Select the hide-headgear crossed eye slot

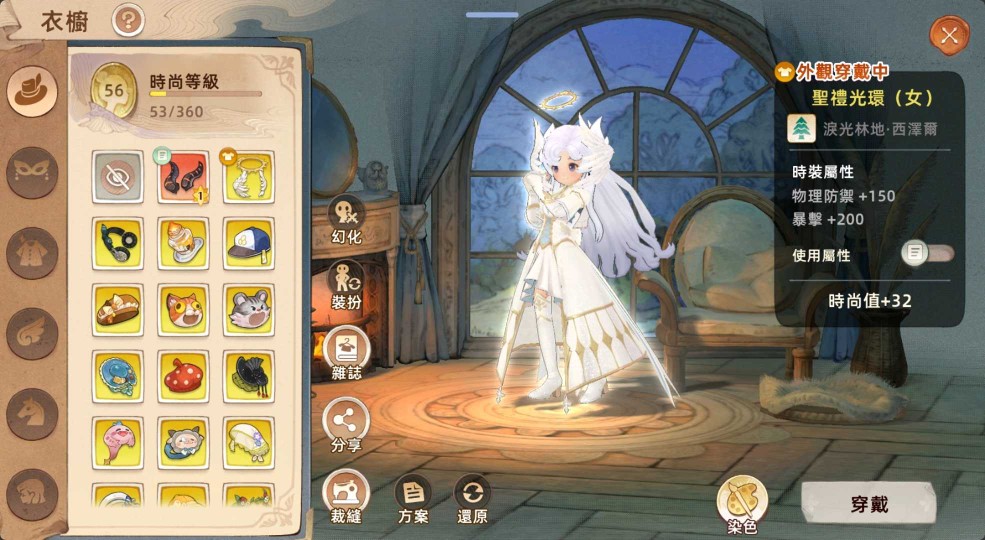[117, 177]
